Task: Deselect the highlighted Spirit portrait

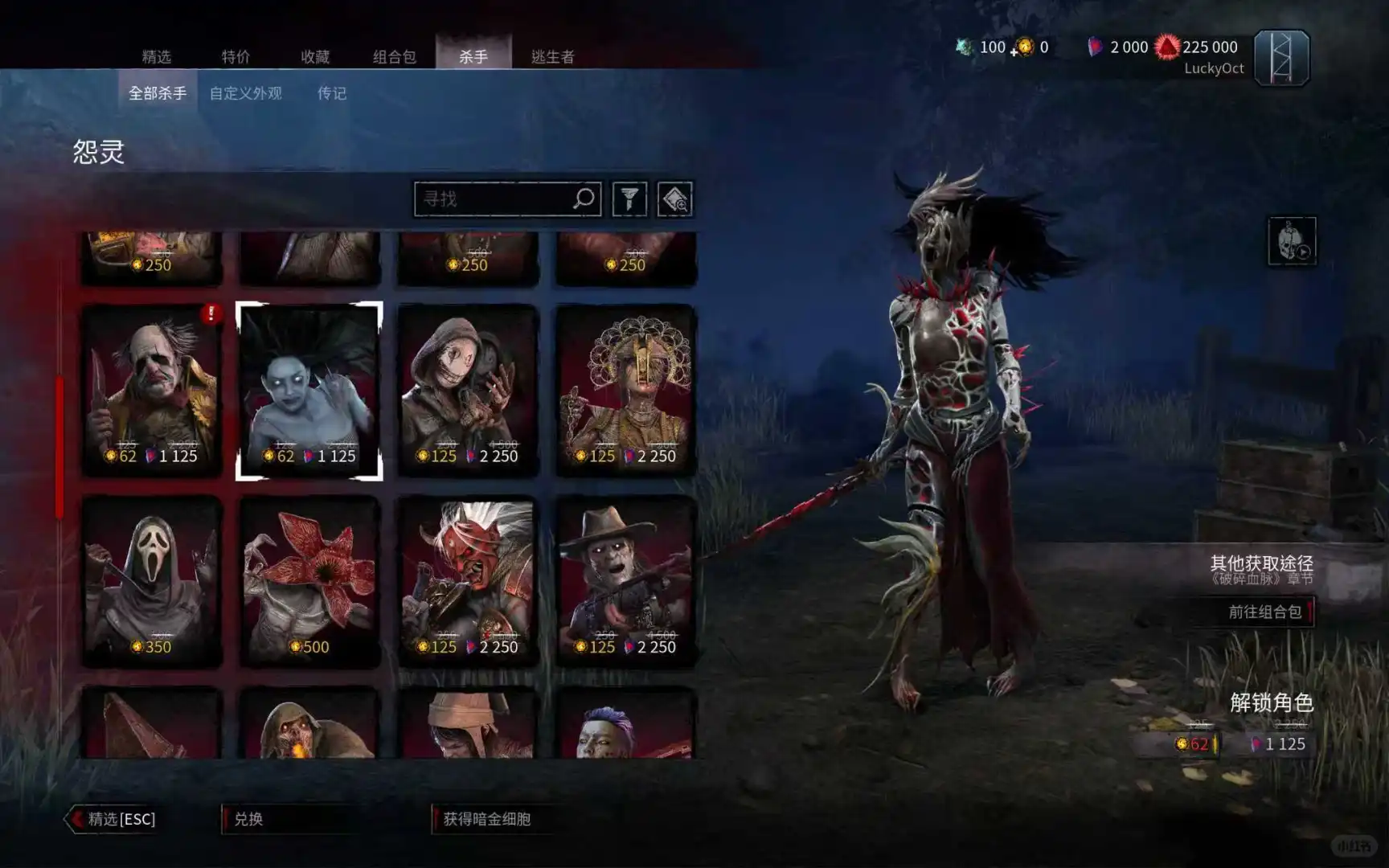Action: point(310,390)
